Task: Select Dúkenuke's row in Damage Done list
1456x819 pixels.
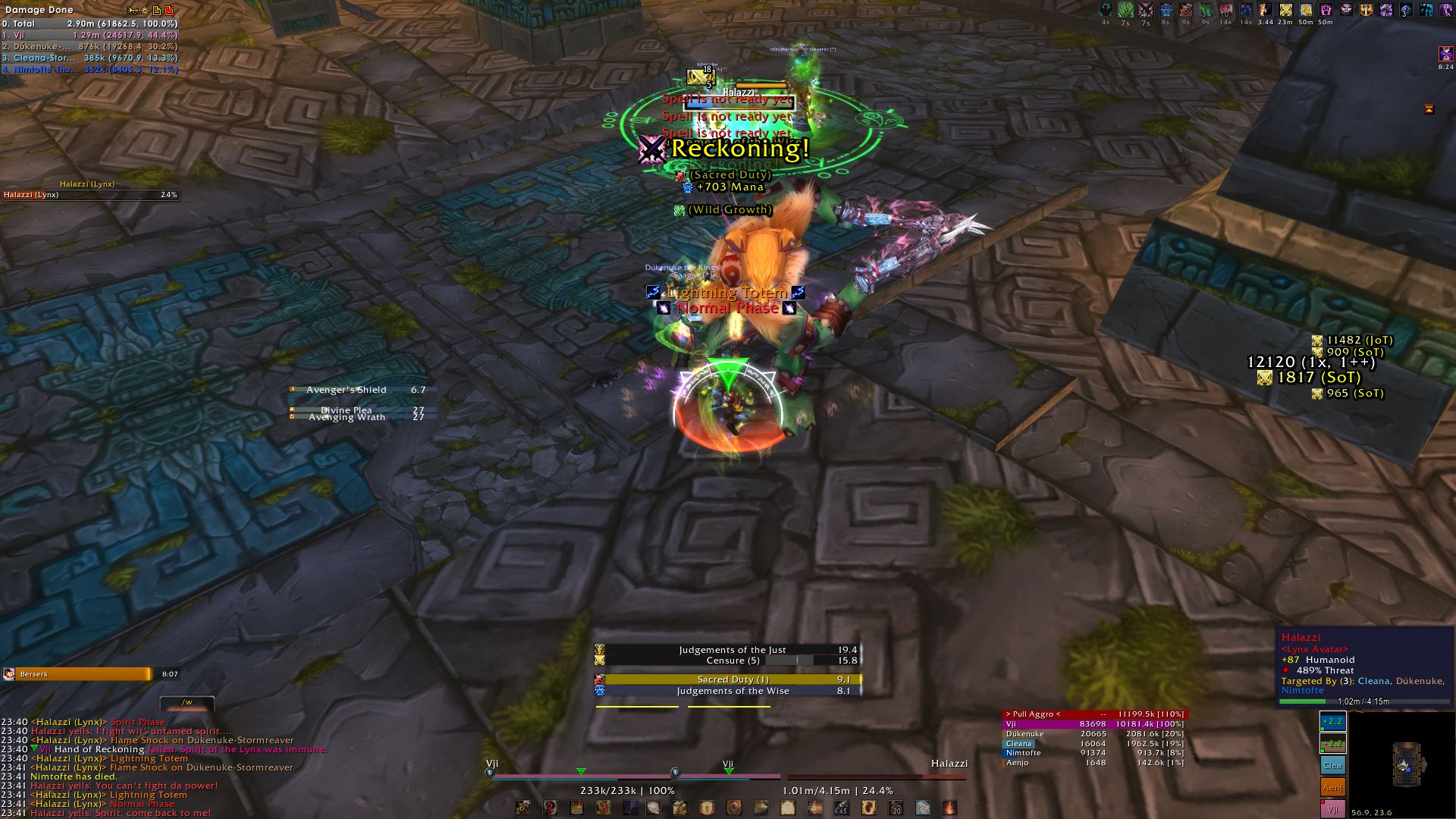Action: (89, 46)
